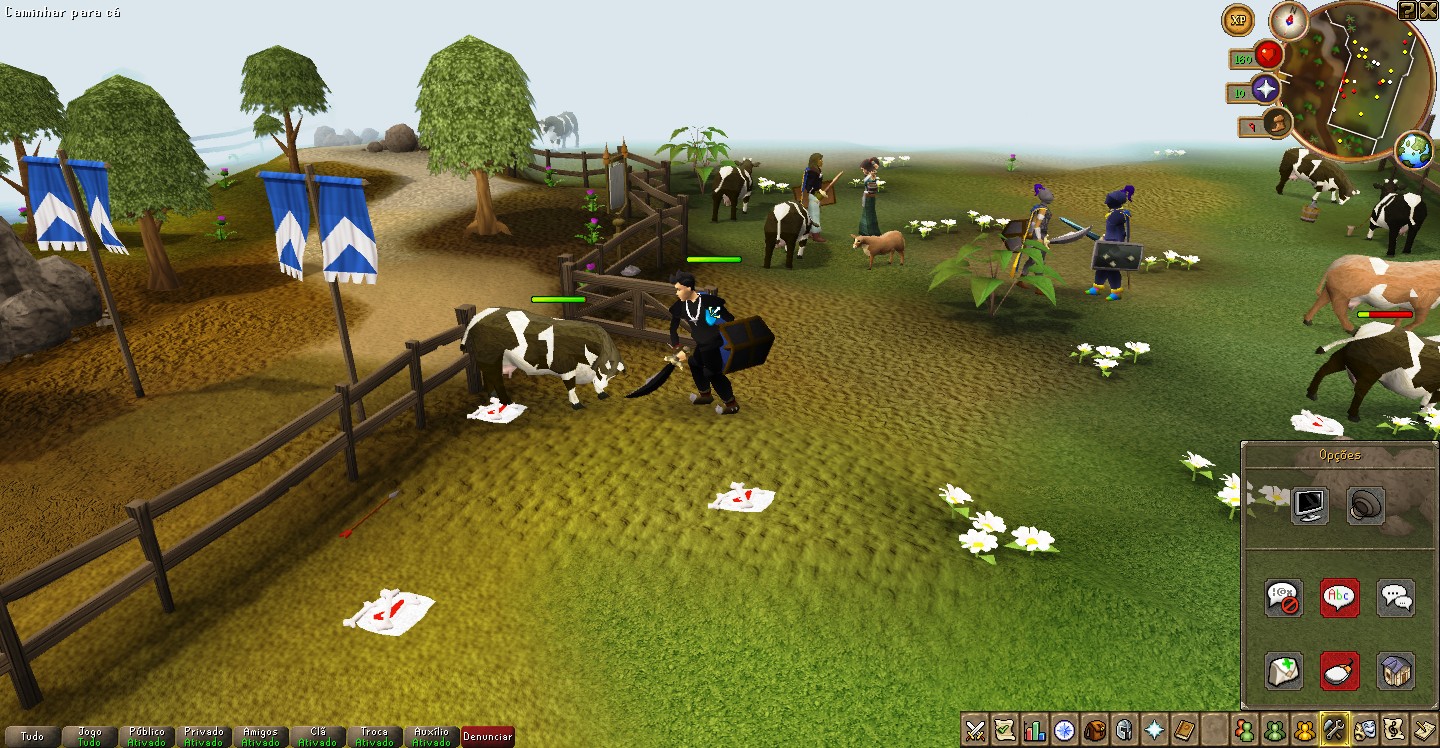The image size is (1440, 748).
Task: Open the prayer tab
Action: click(x=1156, y=729)
